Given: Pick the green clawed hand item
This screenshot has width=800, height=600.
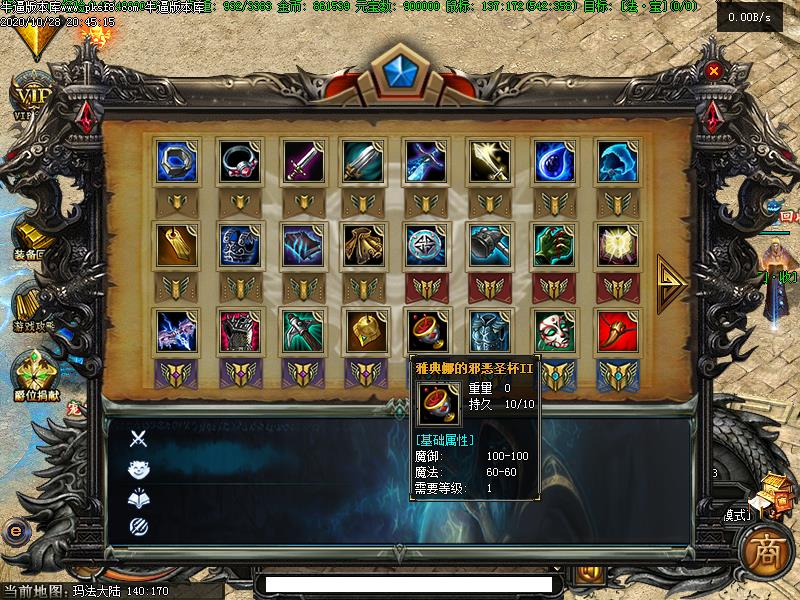Looking at the screenshot, I should tap(553, 245).
